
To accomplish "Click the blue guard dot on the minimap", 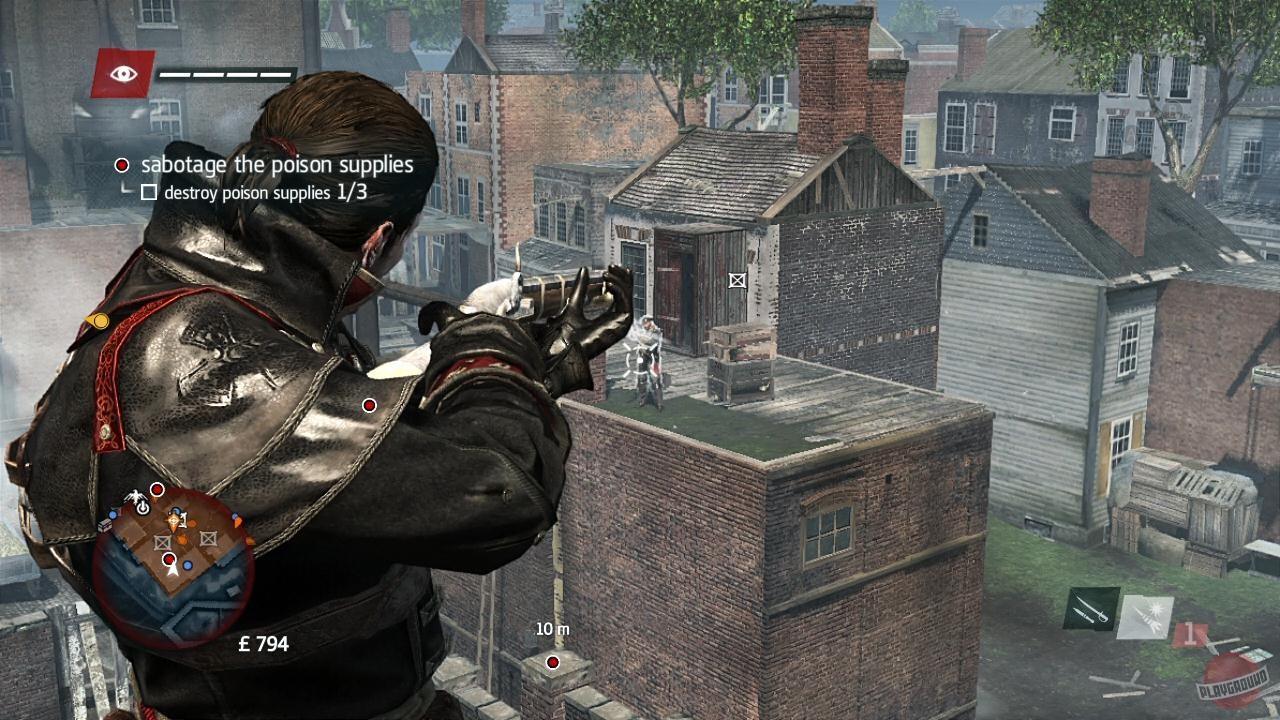I will (x=186, y=564).
